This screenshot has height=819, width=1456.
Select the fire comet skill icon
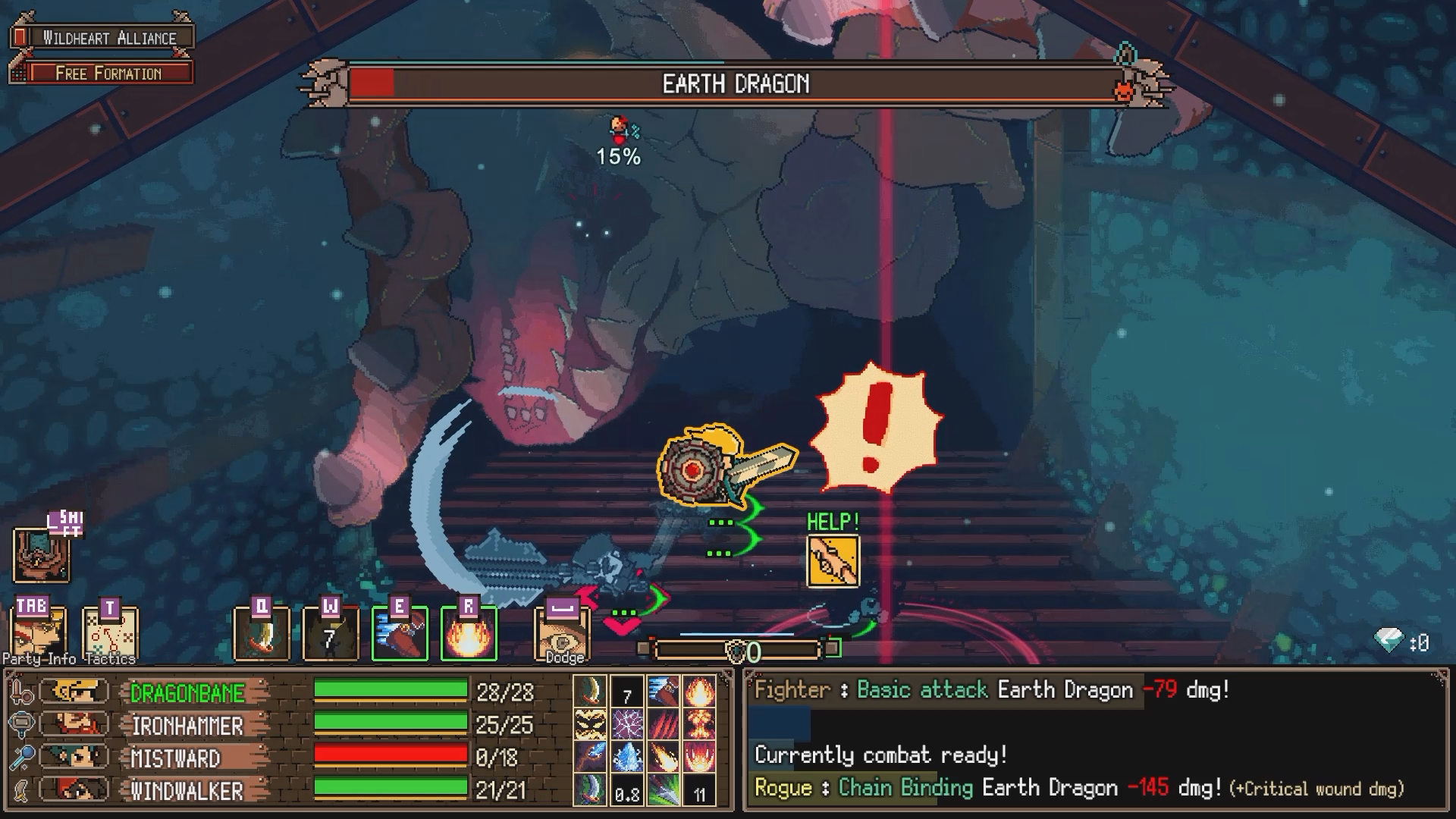pos(663,757)
